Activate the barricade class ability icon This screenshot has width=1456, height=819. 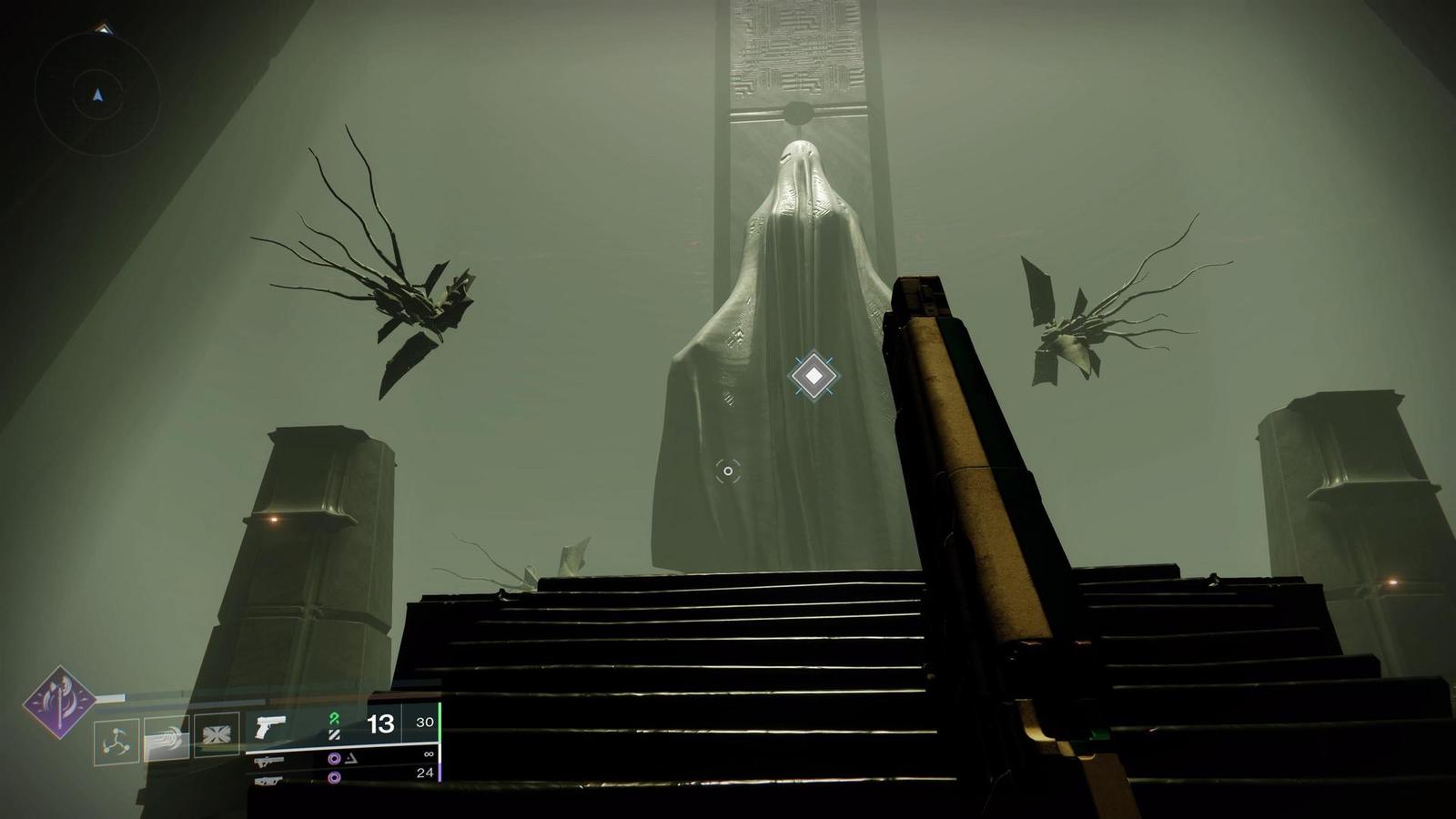pyautogui.click(x=217, y=734)
